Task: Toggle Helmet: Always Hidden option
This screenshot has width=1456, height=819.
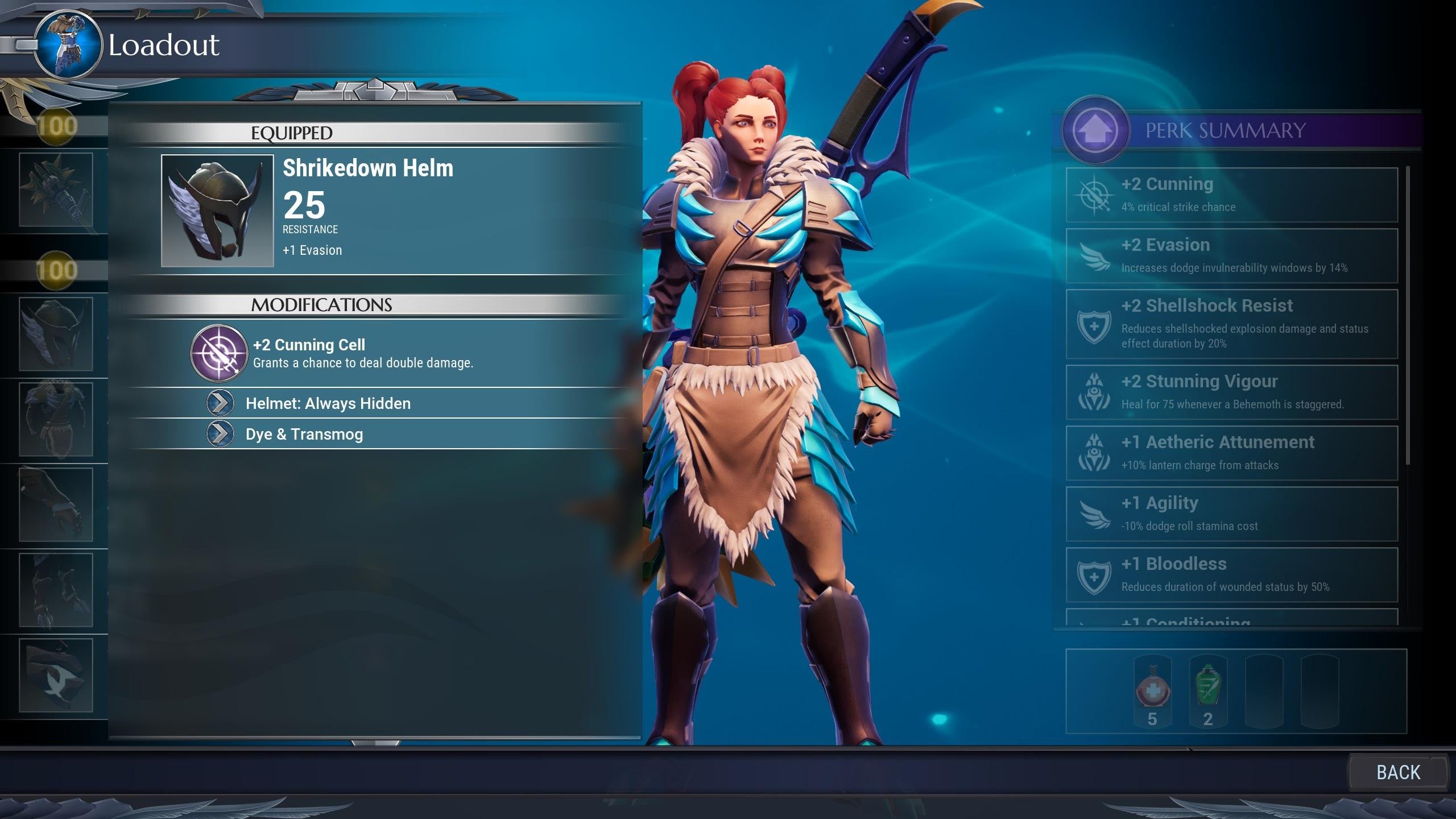Action: pos(328,403)
